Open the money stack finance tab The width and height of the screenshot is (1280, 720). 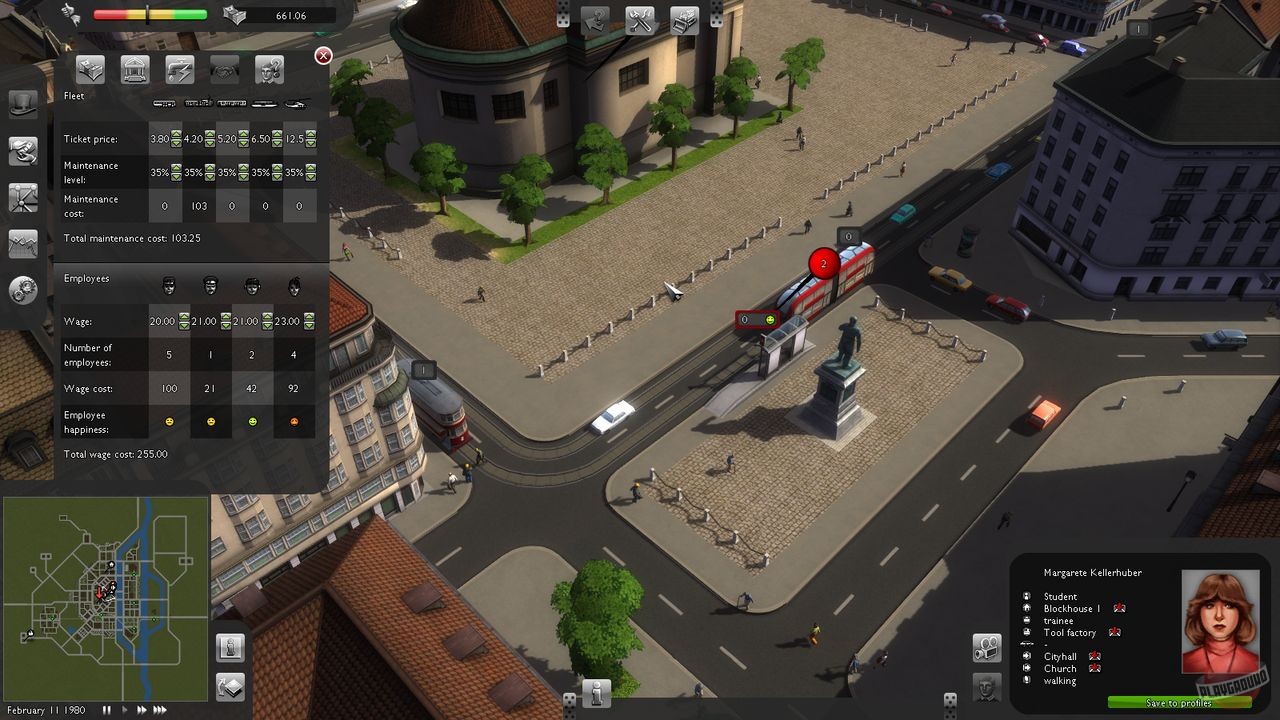pyautogui.click(x=91, y=69)
